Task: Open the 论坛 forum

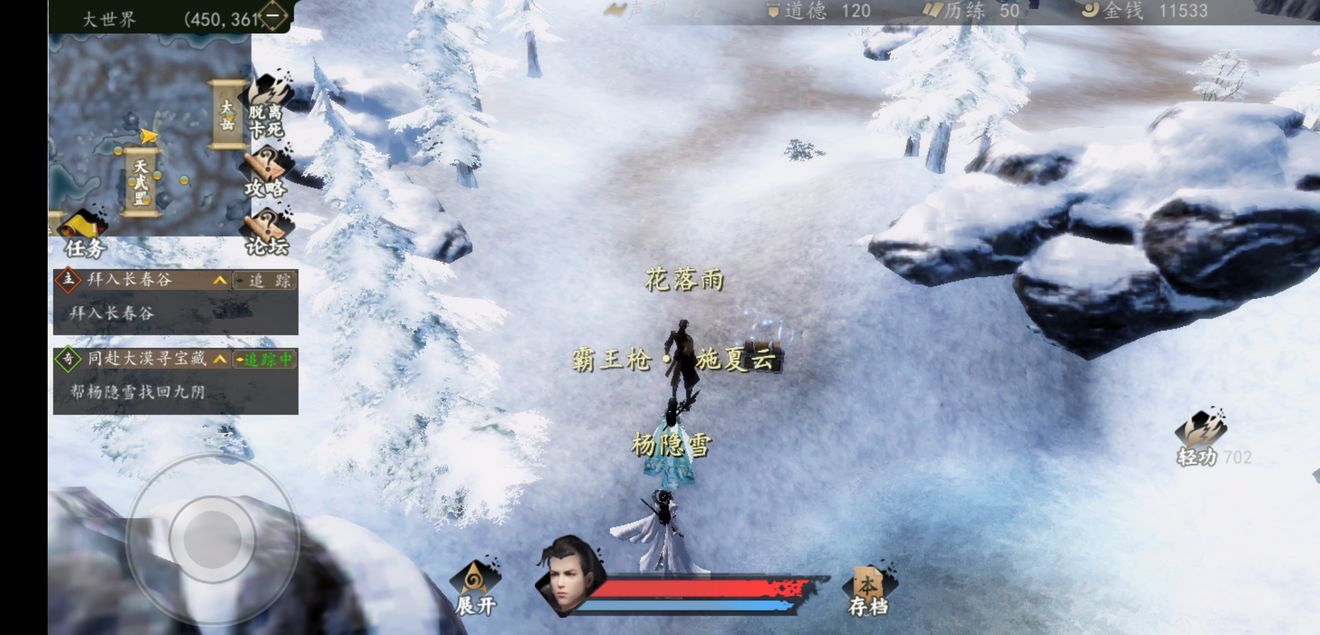Action: (267, 230)
